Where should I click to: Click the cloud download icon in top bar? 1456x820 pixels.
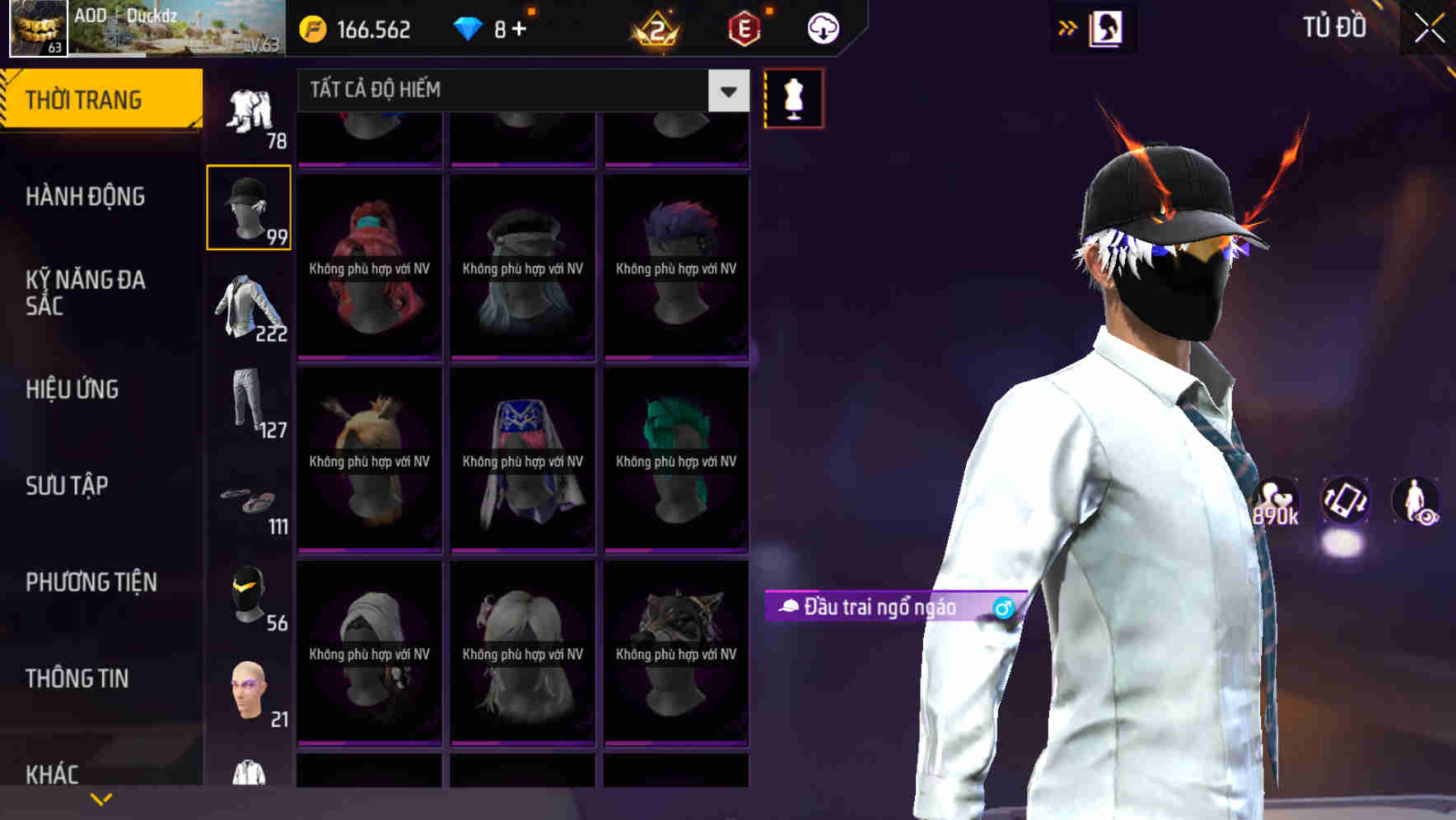821,28
